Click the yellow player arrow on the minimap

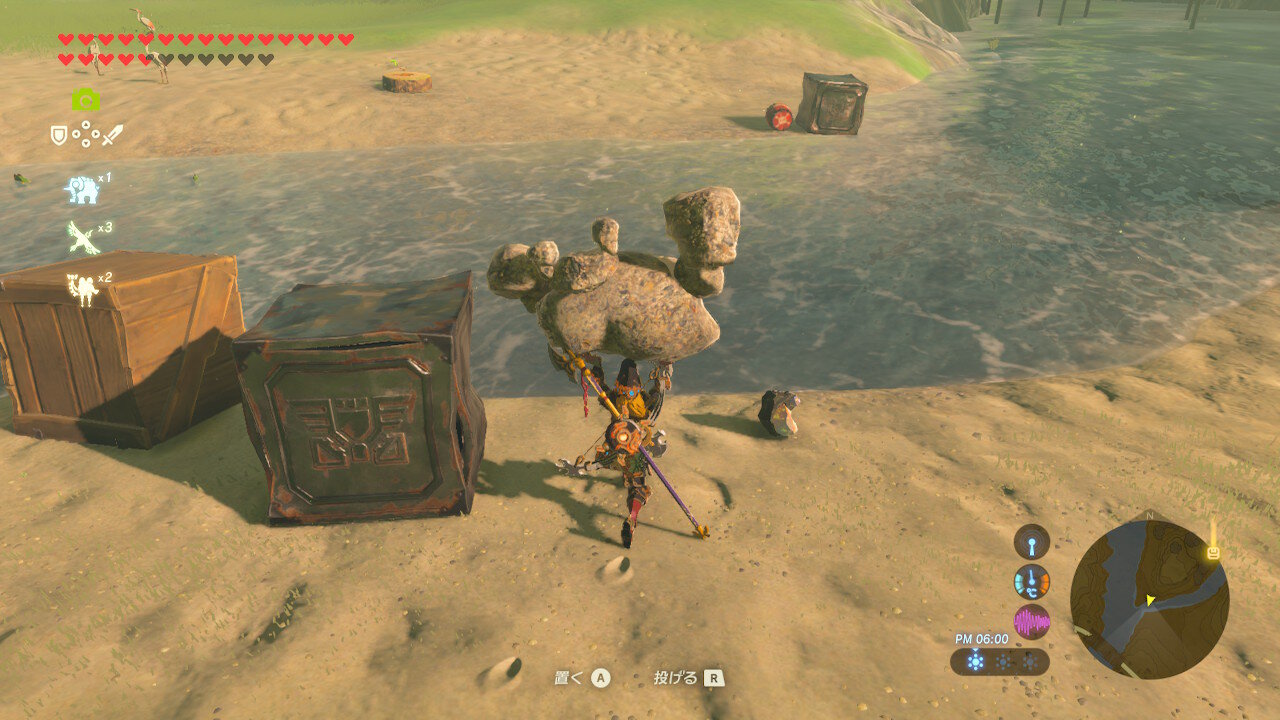pos(1150,599)
